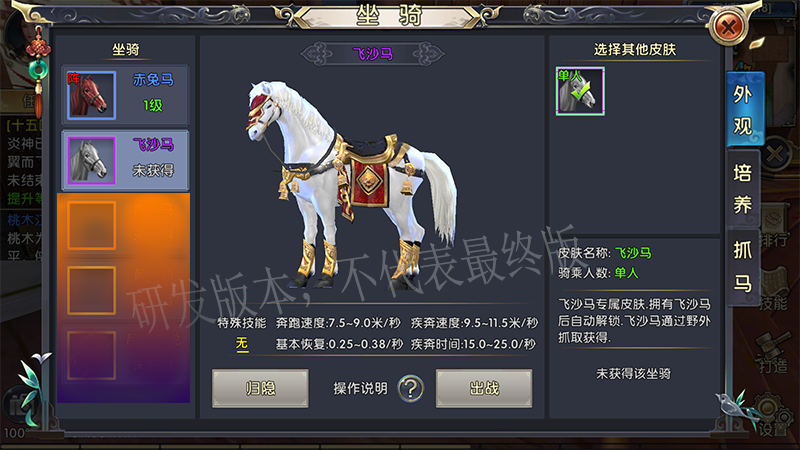Select the 飞沙马 mount entry
Image resolution: width=800 pixels, height=450 pixels.
click(123, 158)
